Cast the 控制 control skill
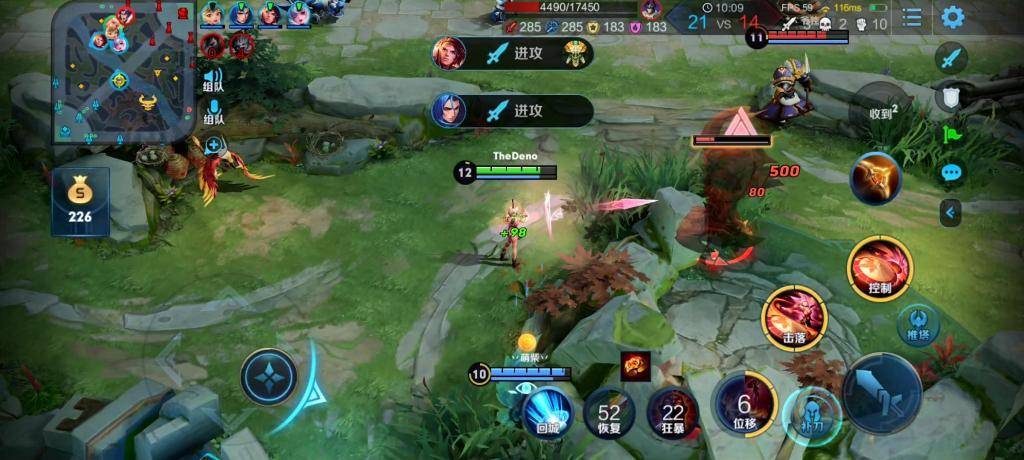 coord(879,268)
